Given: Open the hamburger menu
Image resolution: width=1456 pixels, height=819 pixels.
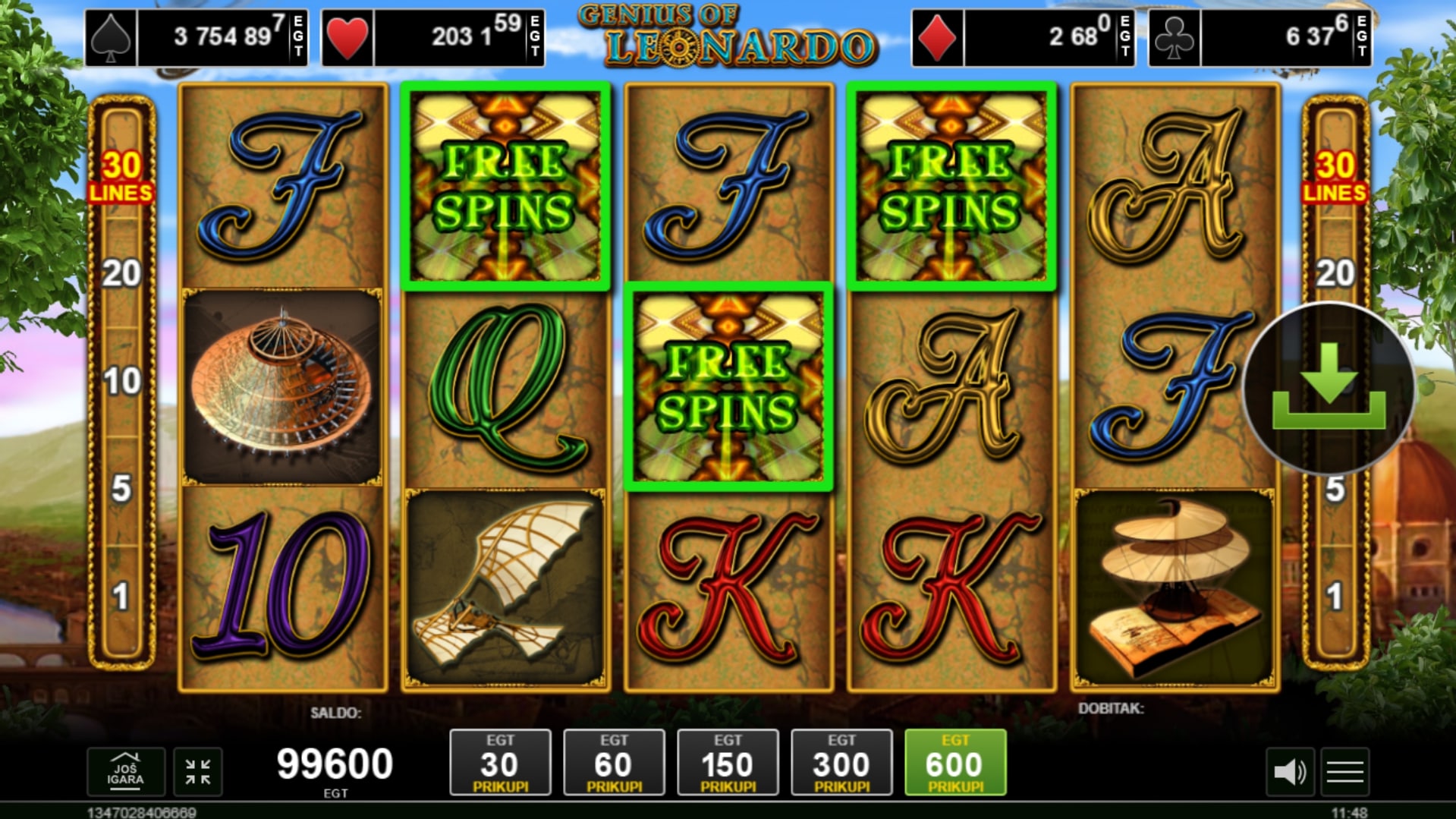Looking at the screenshot, I should click(x=1345, y=773).
